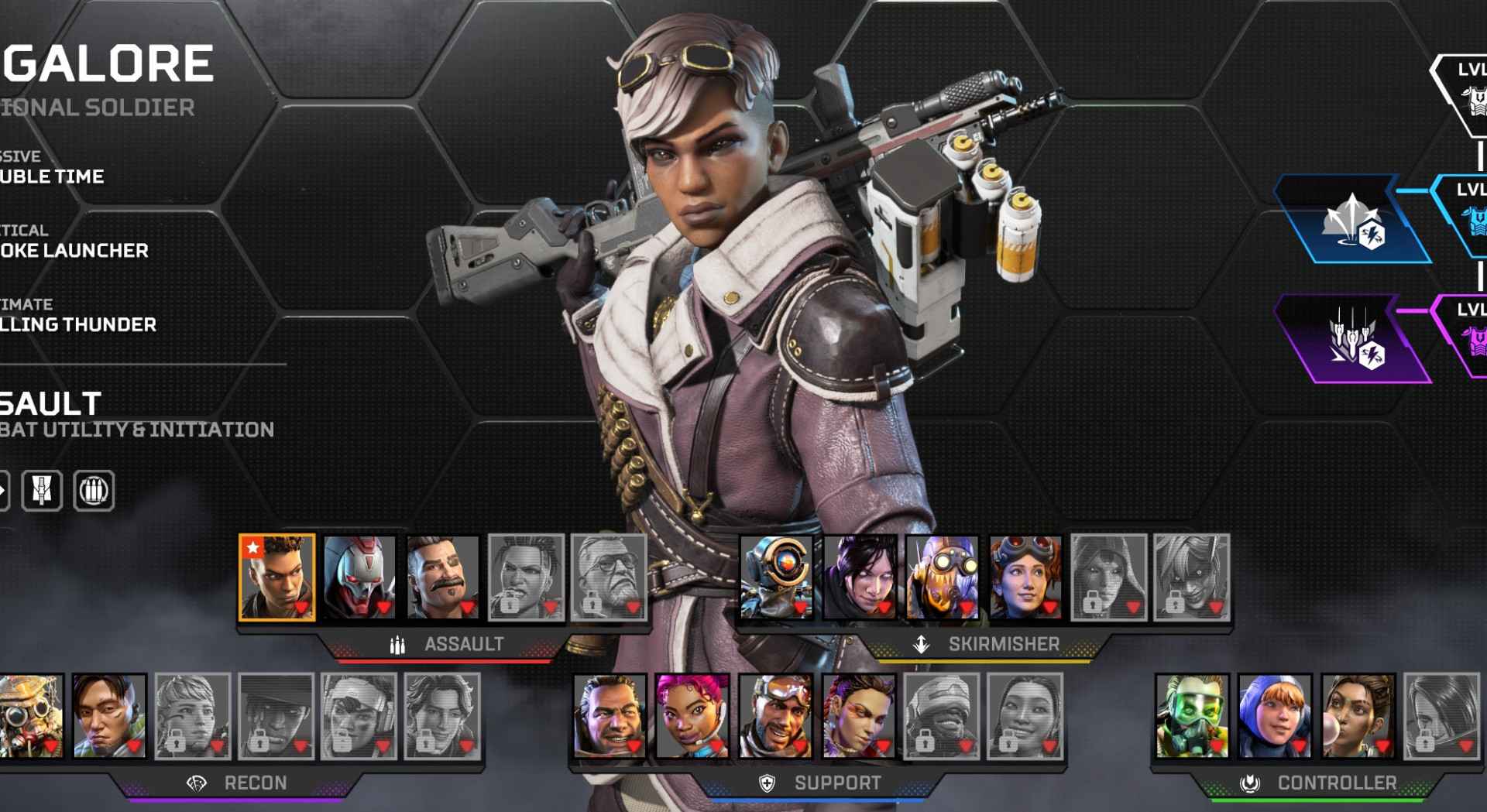
Task: Select the locked hooded Skirmisher legend
Action: 1108,577
